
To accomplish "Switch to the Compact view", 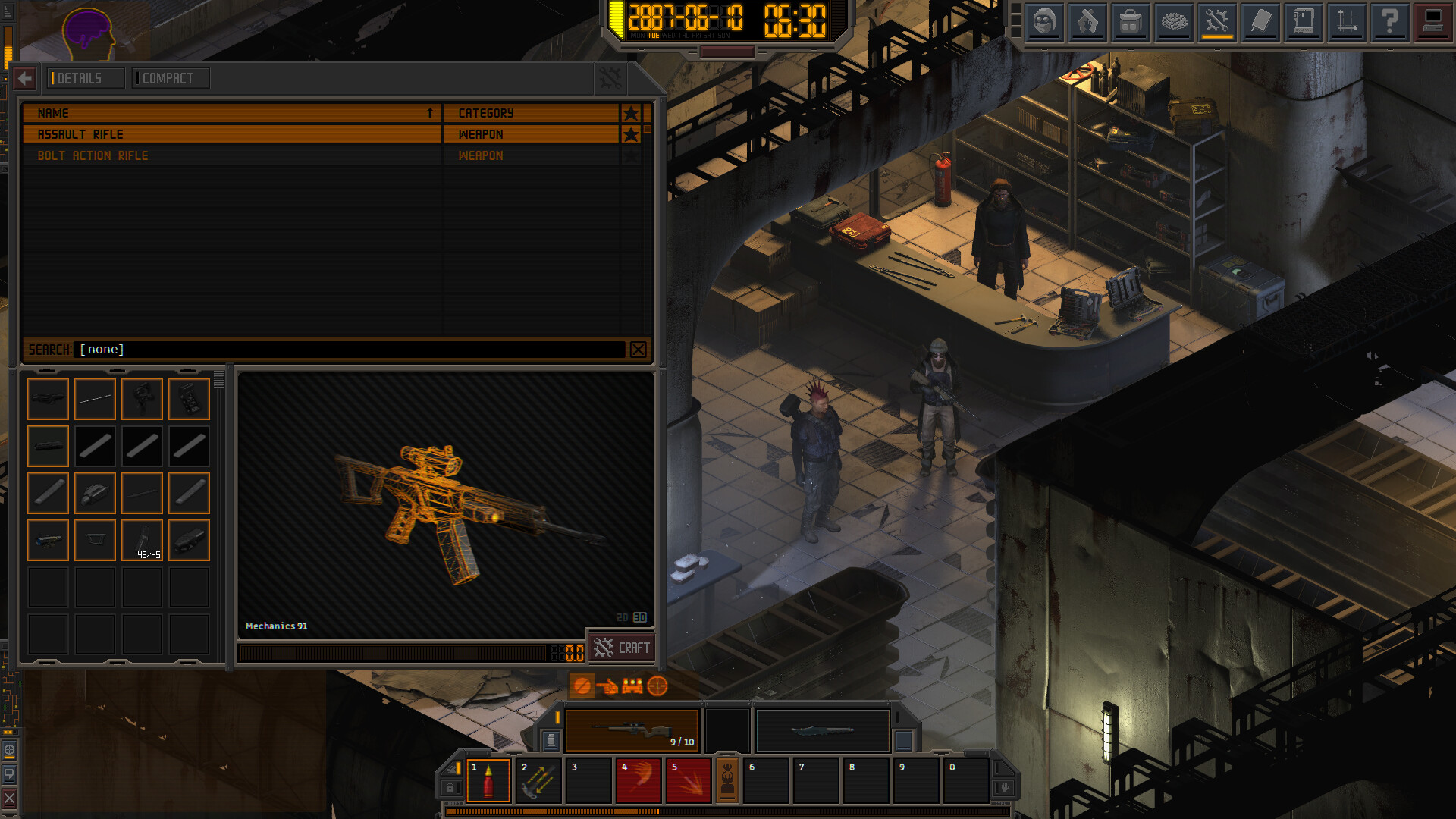I will [x=170, y=78].
